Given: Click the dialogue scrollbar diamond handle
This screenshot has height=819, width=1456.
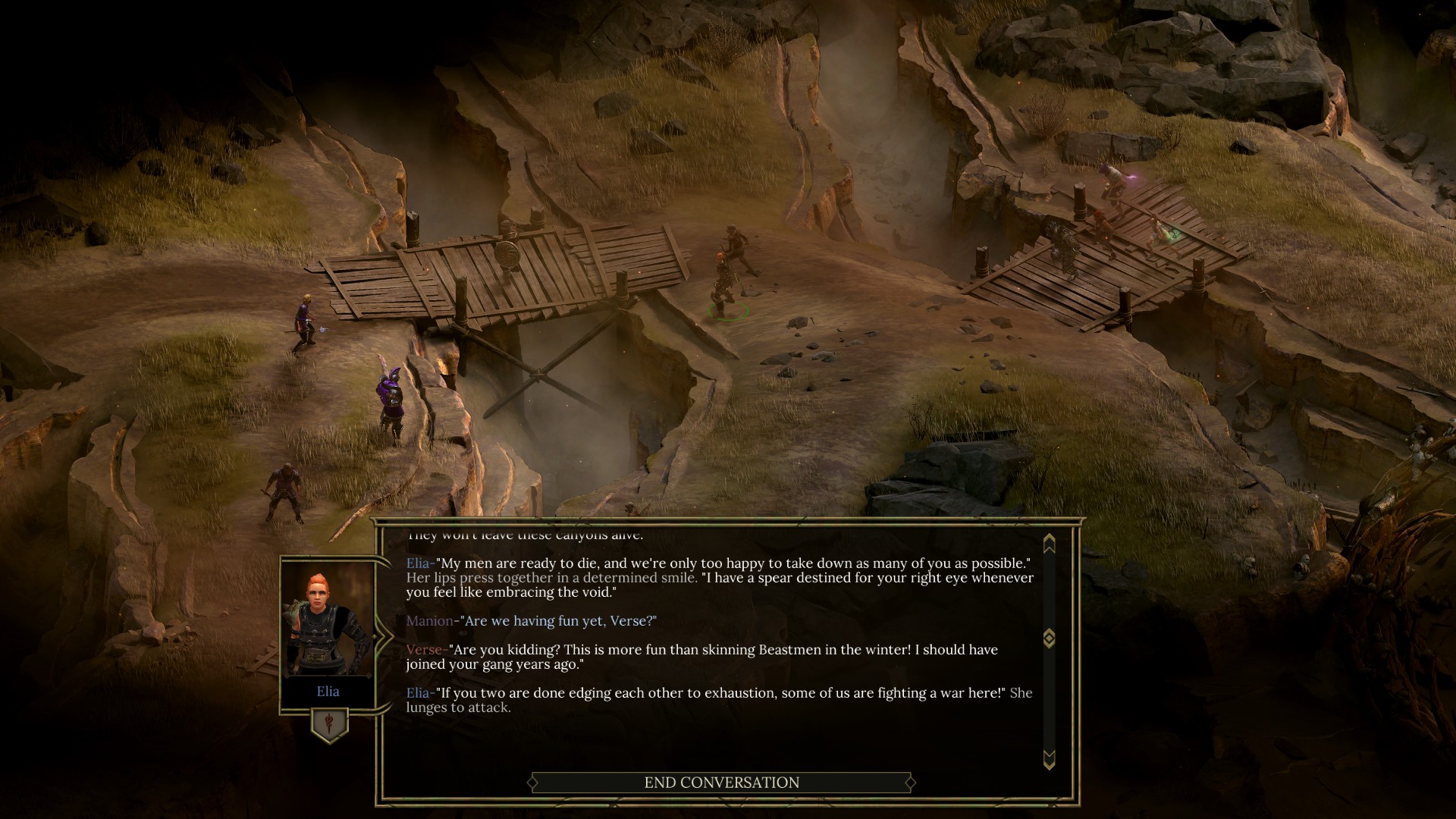Looking at the screenshot, I should click(x=1050, y=638).
